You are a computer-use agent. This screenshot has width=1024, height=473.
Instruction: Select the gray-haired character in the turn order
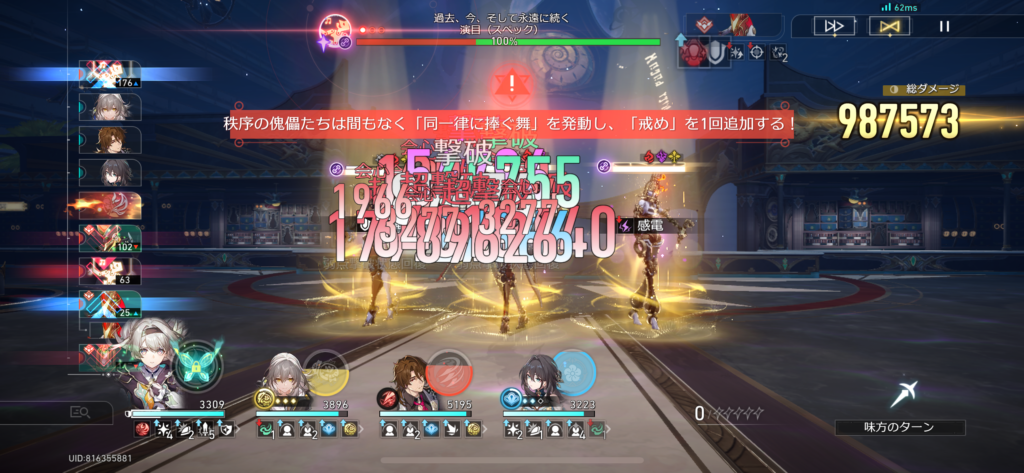tap(110, 107)
